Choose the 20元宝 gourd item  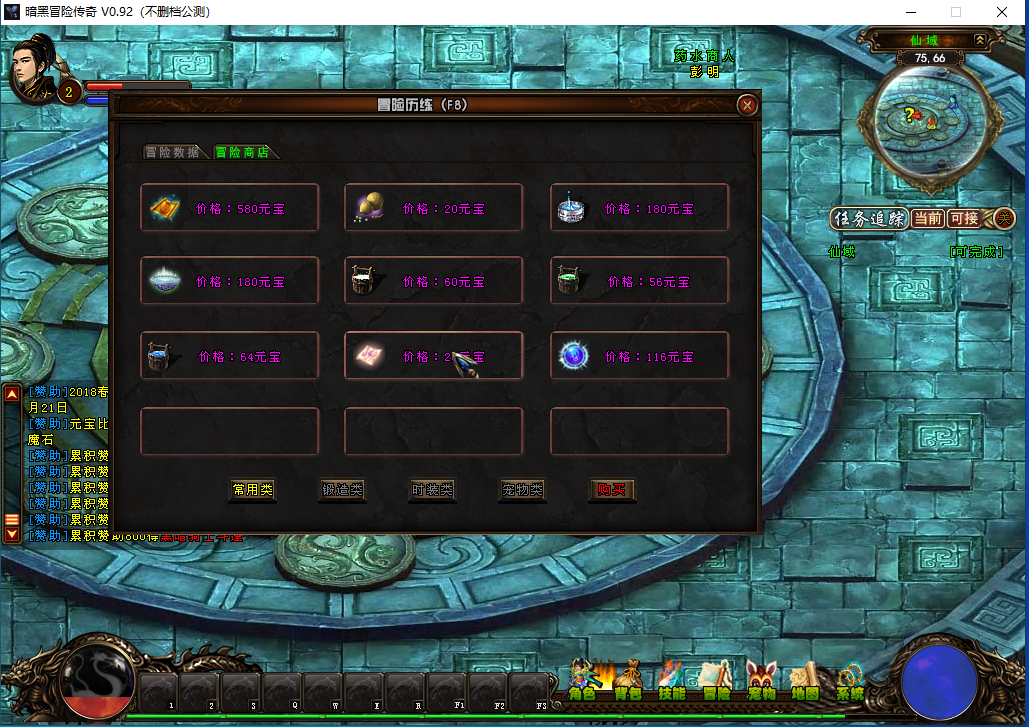(433, 208)
